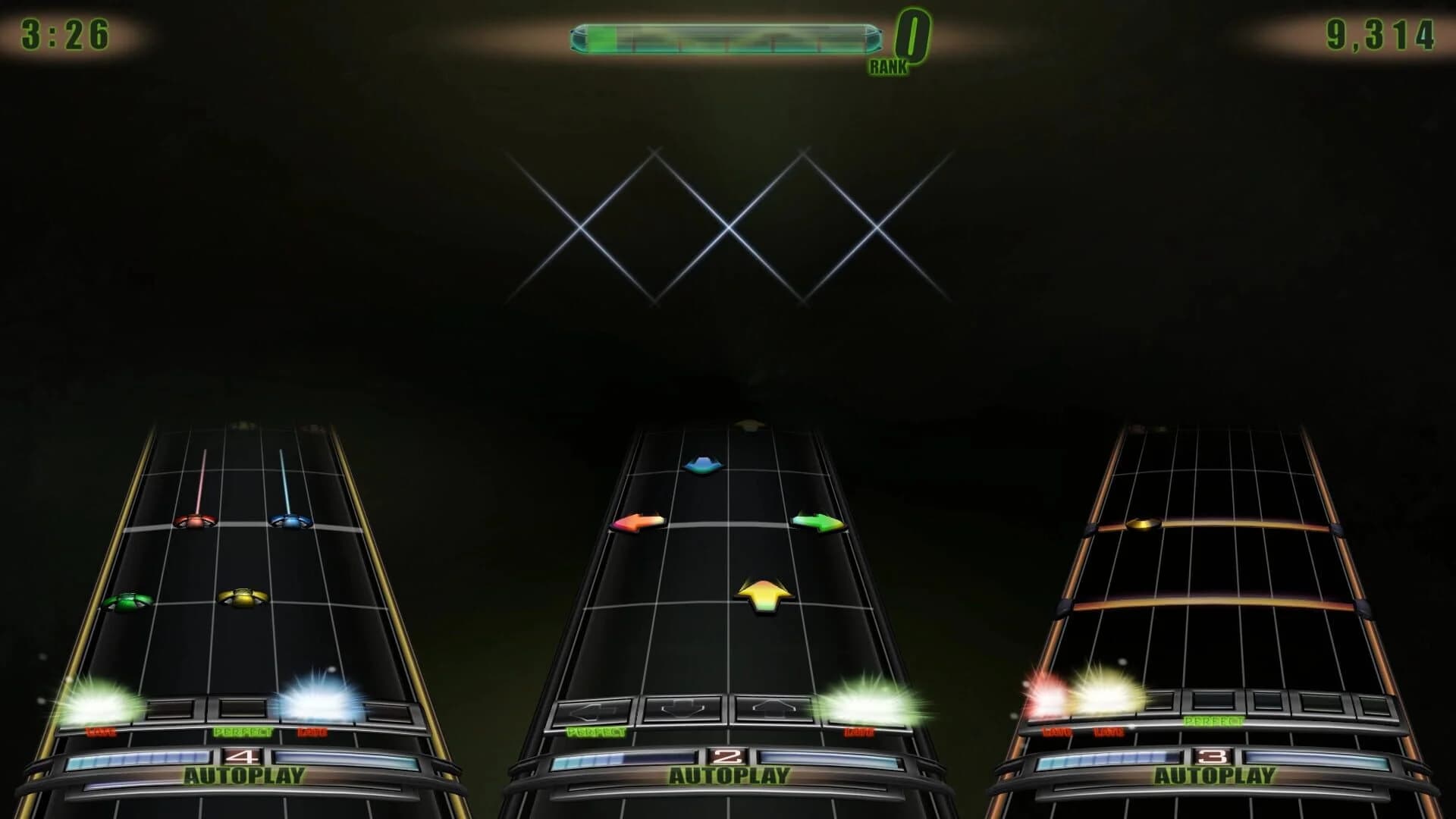Tap the yellow note on the left fretboard

click(243, 598)
